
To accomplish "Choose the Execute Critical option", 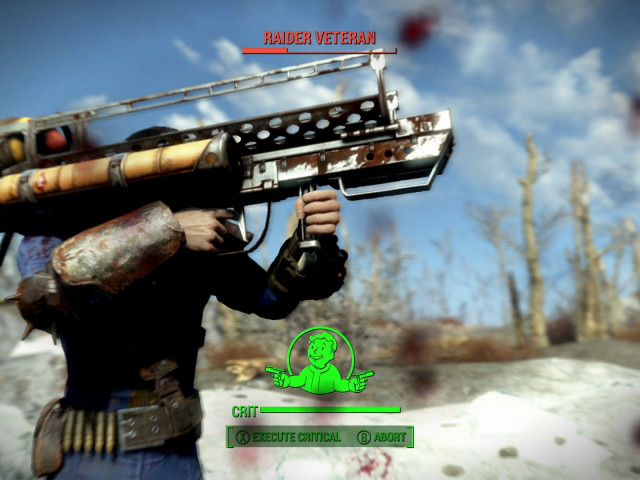I will 288,437.
